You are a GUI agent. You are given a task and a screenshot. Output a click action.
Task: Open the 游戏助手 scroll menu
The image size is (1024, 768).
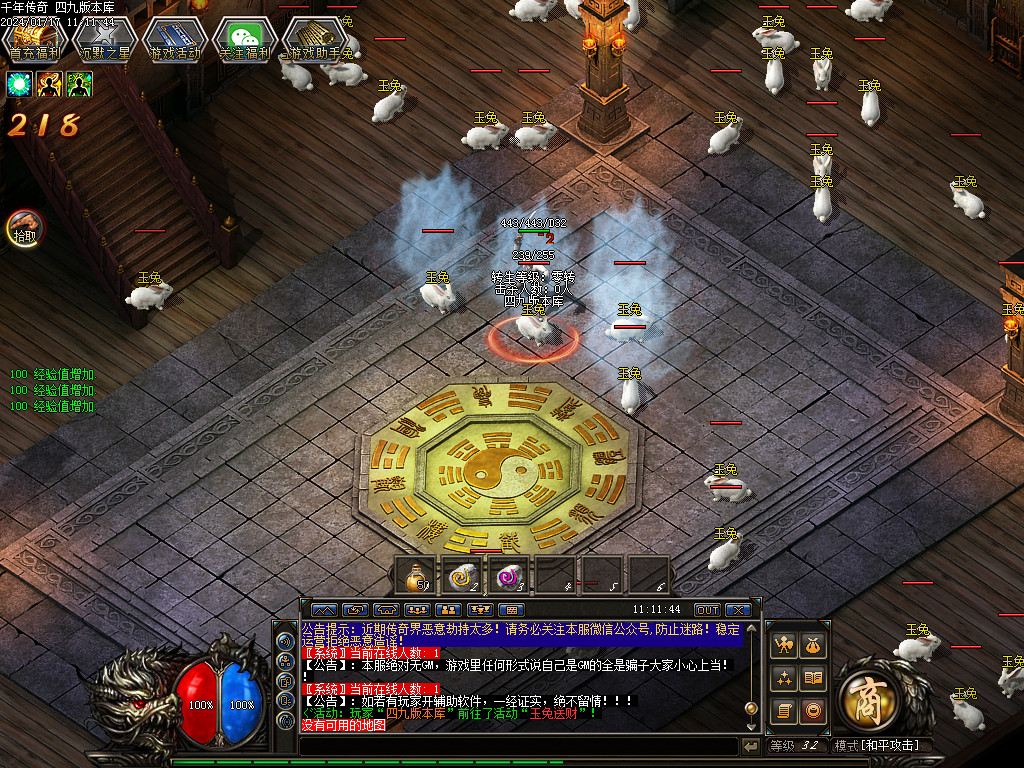click(314, 41)
